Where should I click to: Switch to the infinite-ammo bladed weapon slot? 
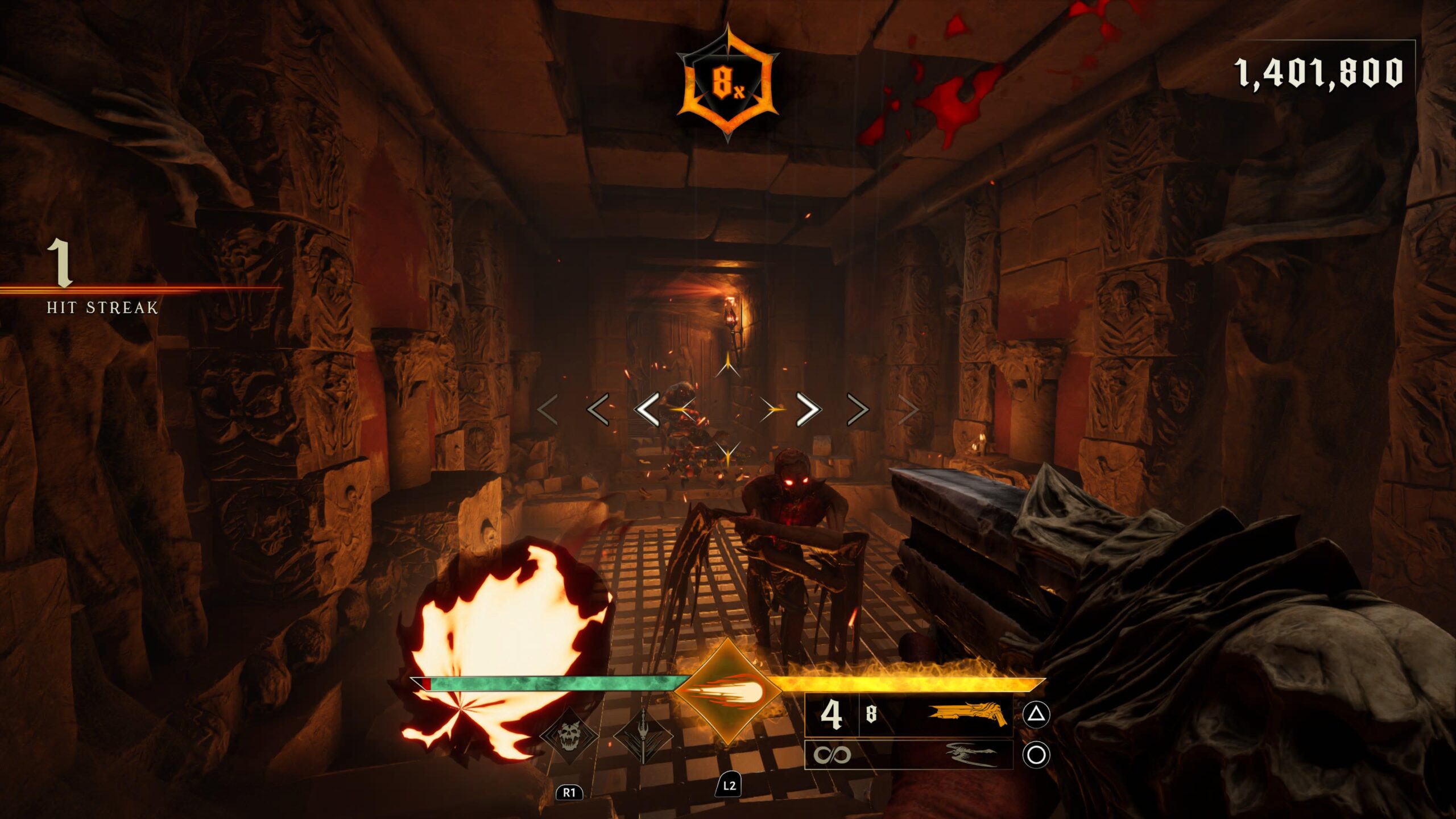(908, 755)
